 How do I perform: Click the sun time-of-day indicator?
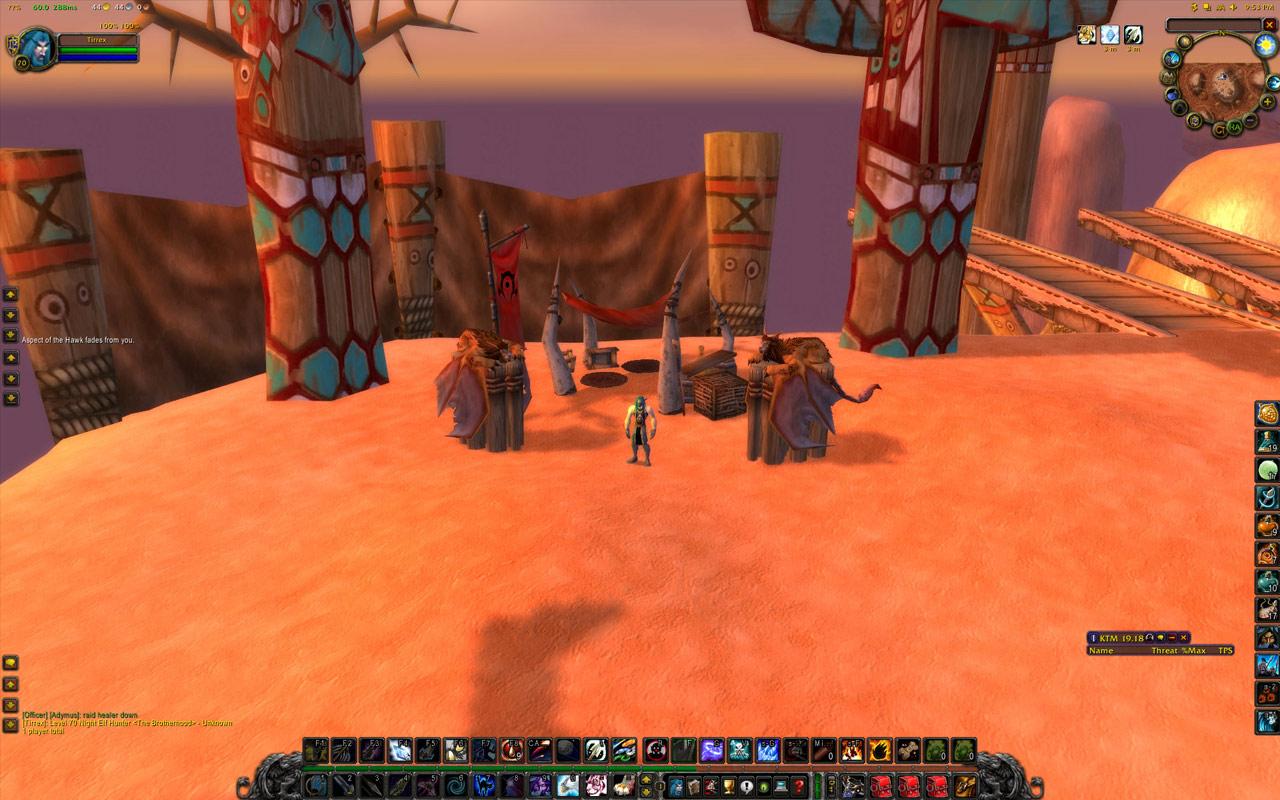1266,45
